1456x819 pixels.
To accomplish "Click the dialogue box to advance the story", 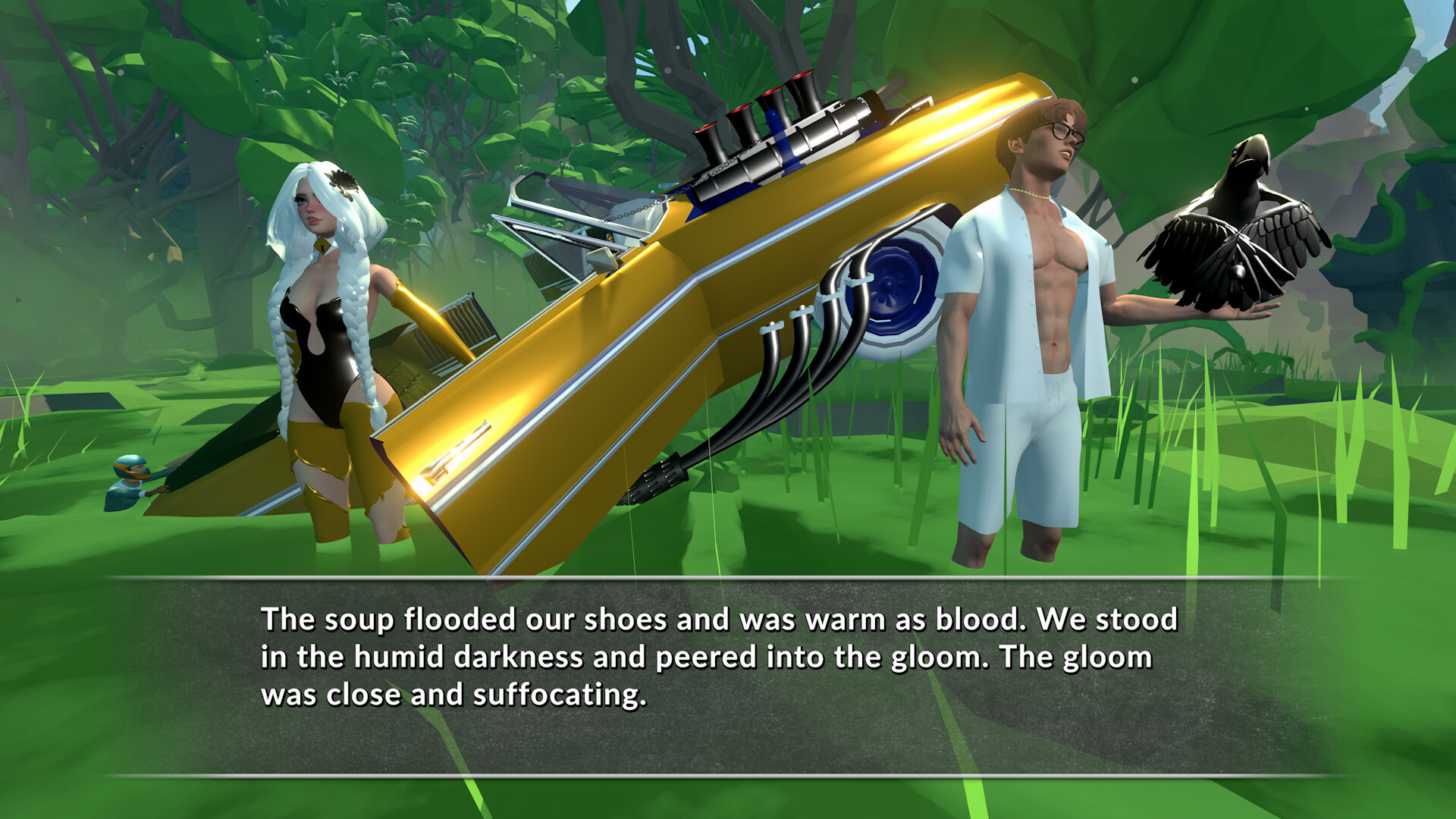I will (x=728, y=675).
